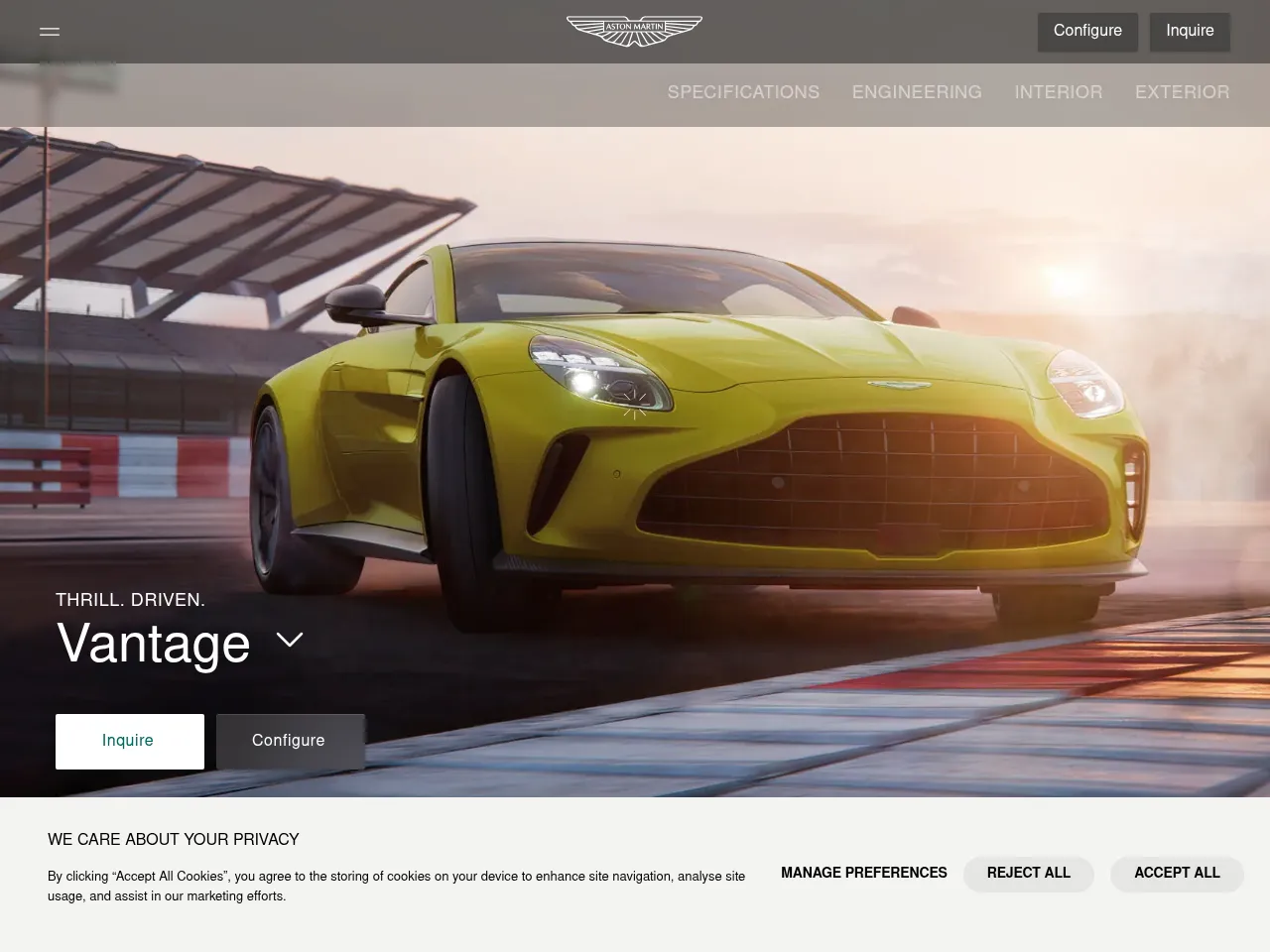Accept all cookies
This screenshot has width=1270, height=952.
pyautogui.click(x=1177, y=874)
